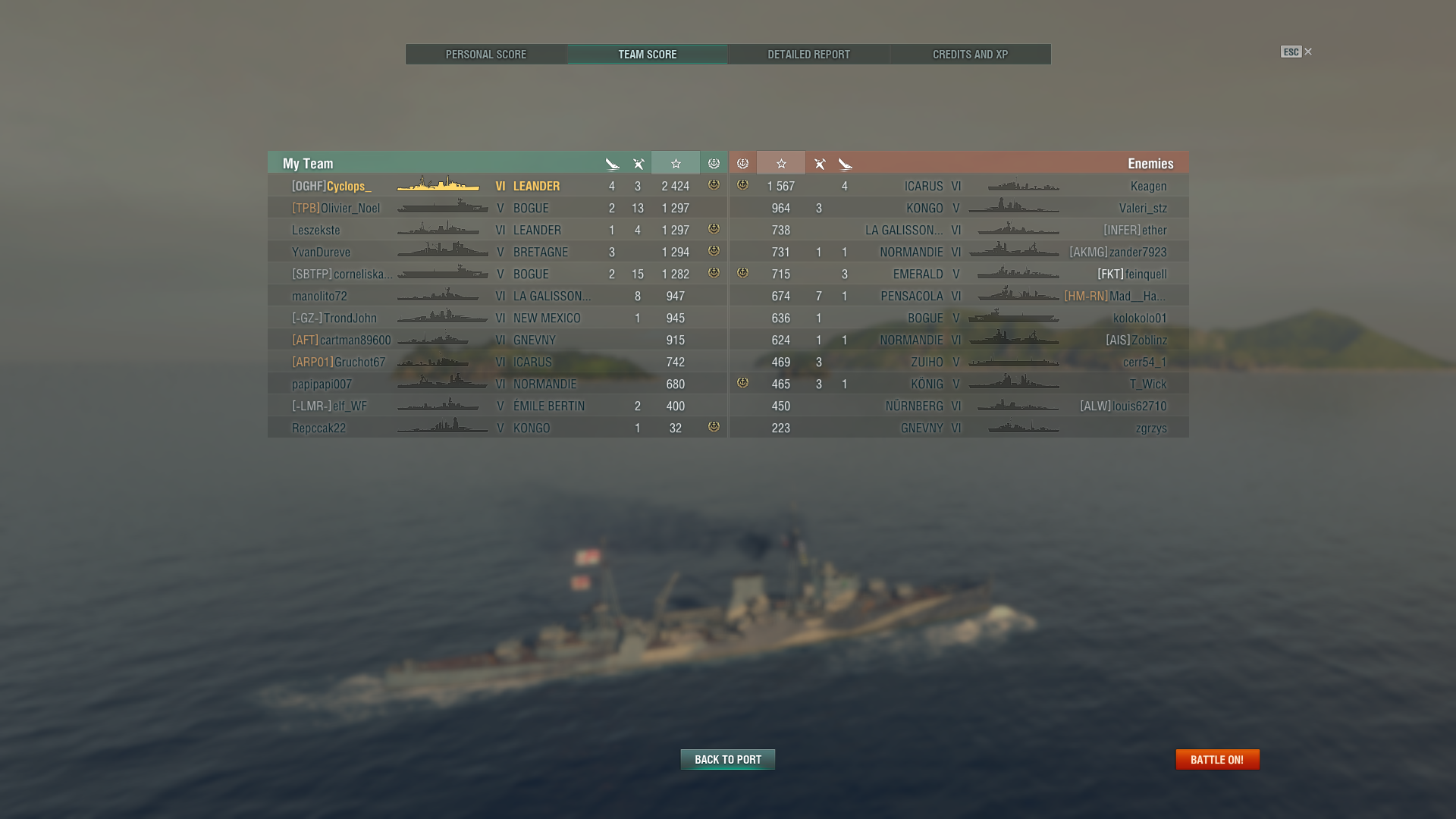Sort My Team by the star XP column
This screenshot has width=1456, height=819.
click(676, 164)
